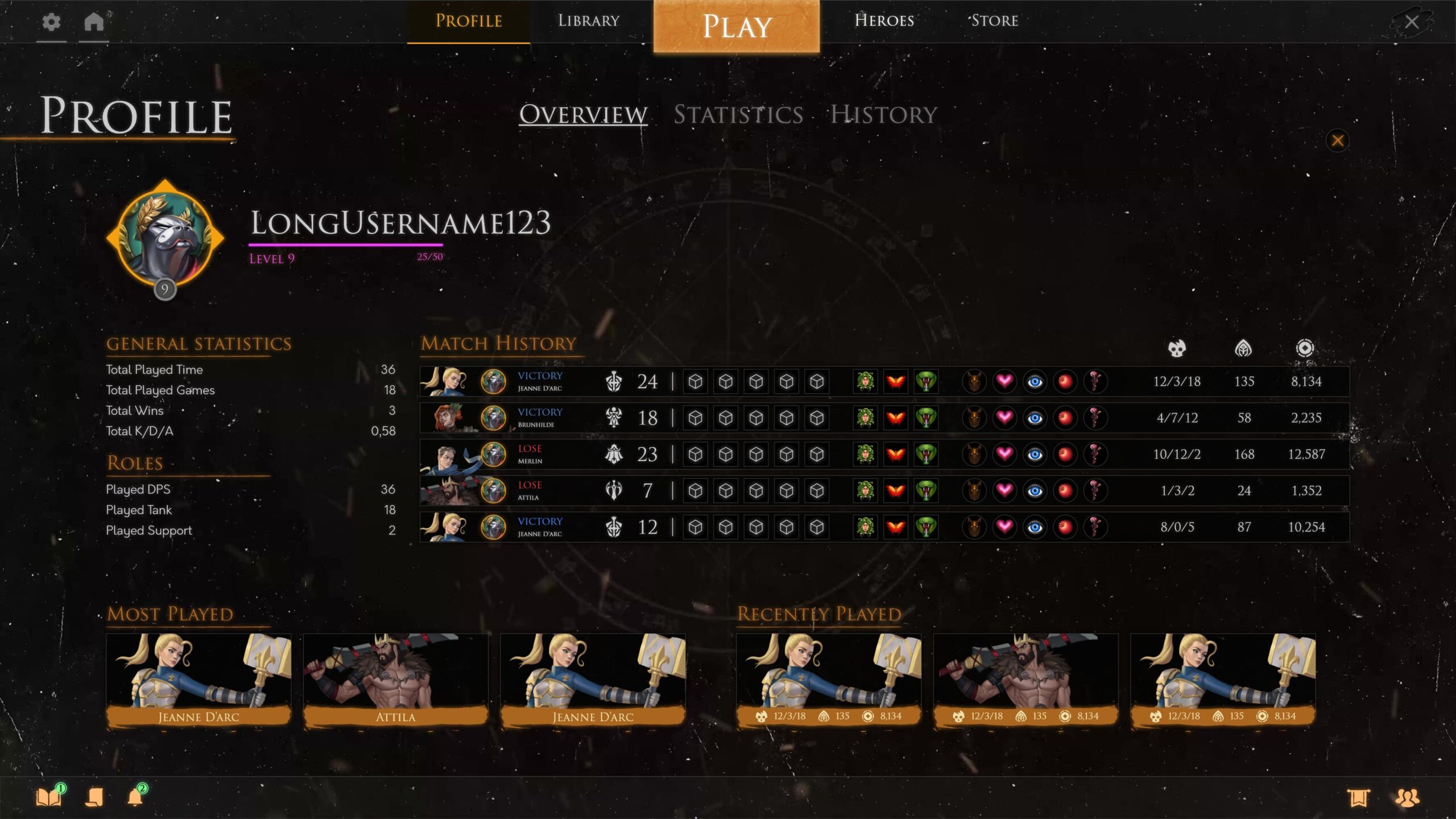Choose the Attila card under Most Played
Image resolution: width=1456 pixels, height=819 pixels.
tap(395, 680)
